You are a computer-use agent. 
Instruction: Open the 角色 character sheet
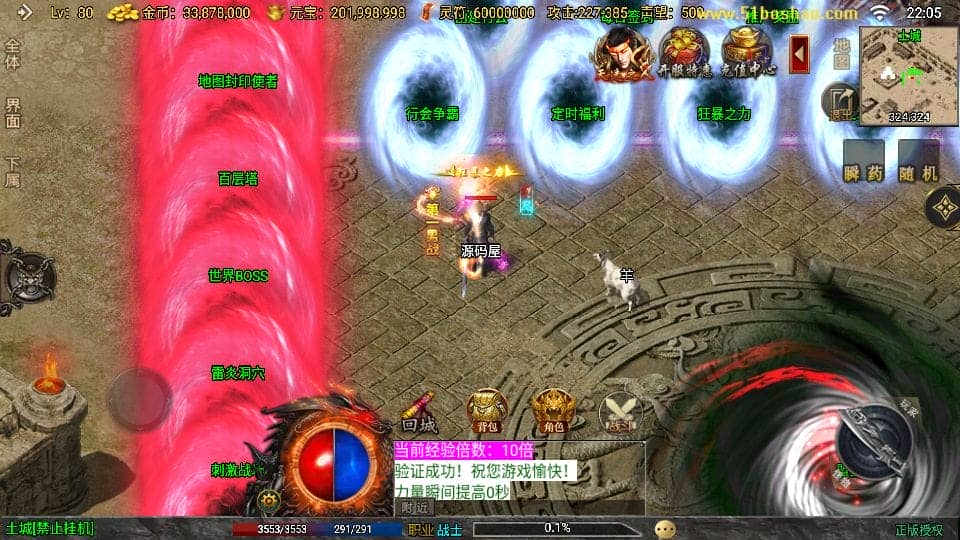(552, 409)
